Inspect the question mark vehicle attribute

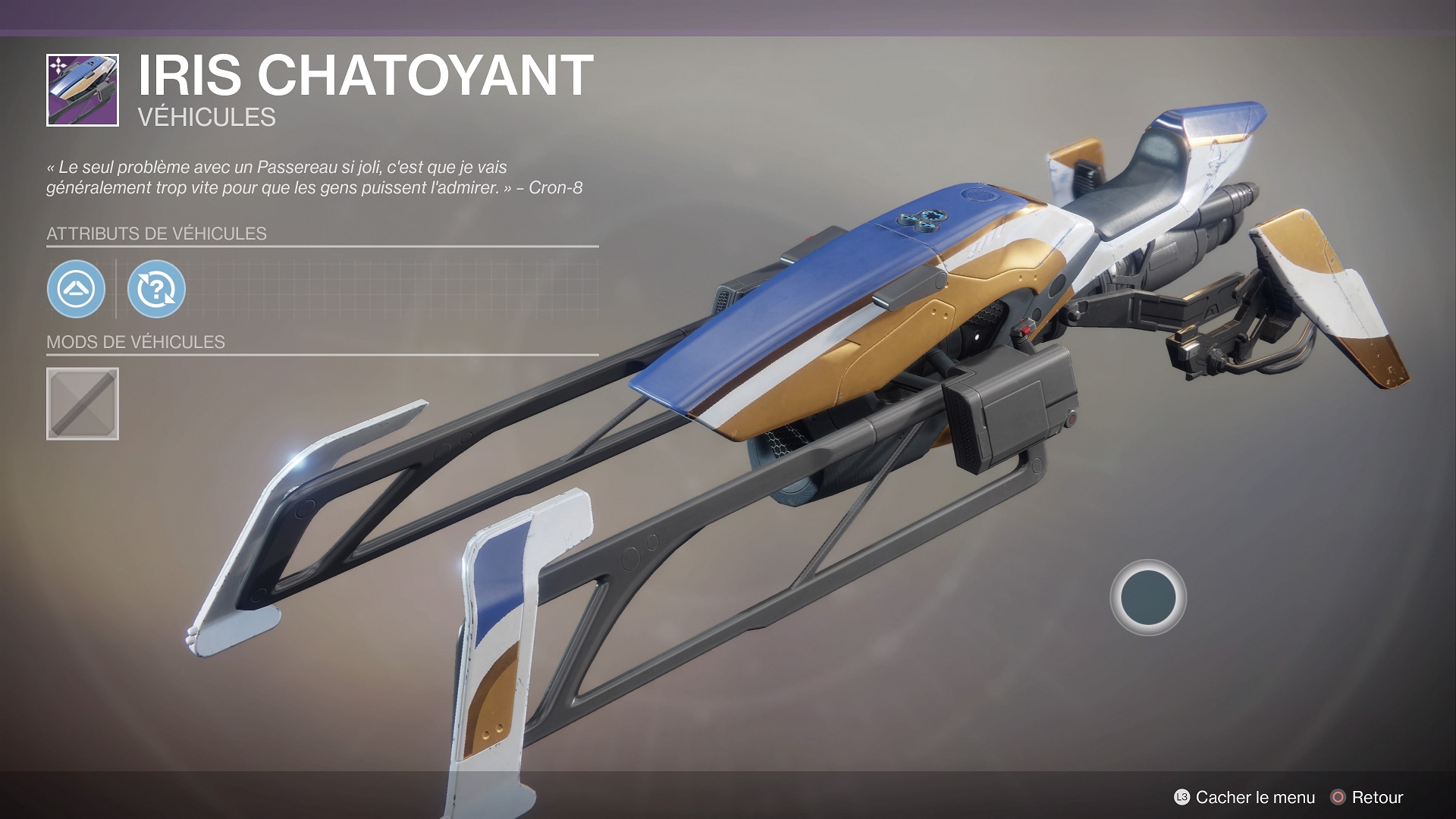(x=156, y=289)
